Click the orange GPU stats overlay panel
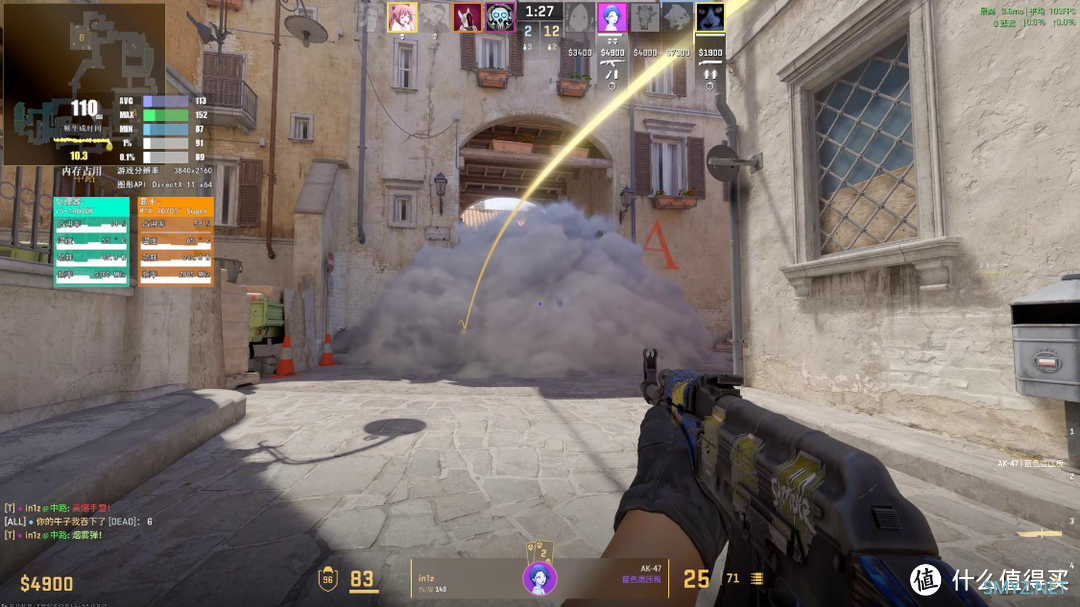The image size is (1080, 607). click(175, 241)
